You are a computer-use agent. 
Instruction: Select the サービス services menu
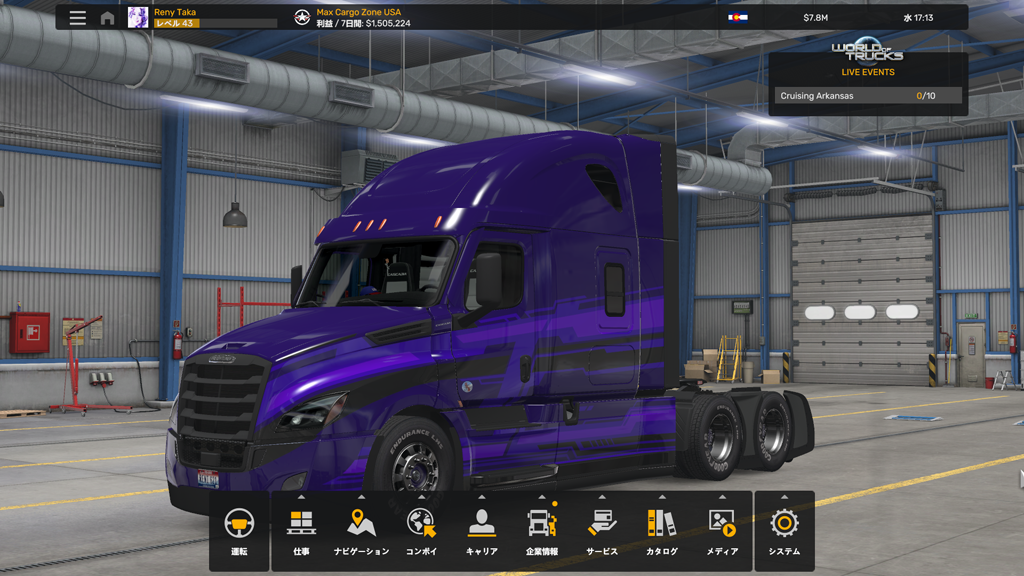602,531
